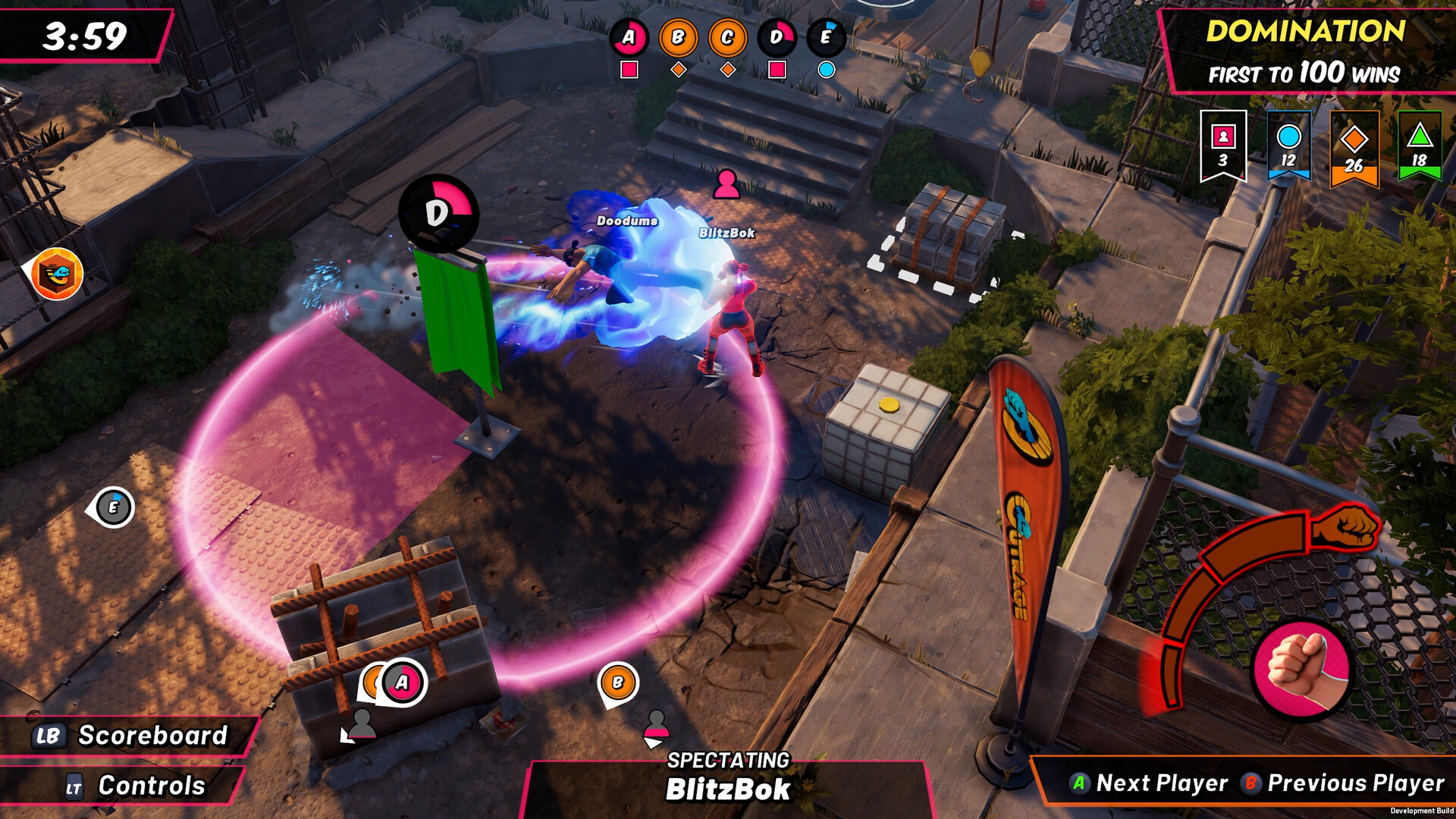The height and width of the screenshot is (819, 1456).
Task: Click the pink square team score banner
Action: [x=1222, y=146]
